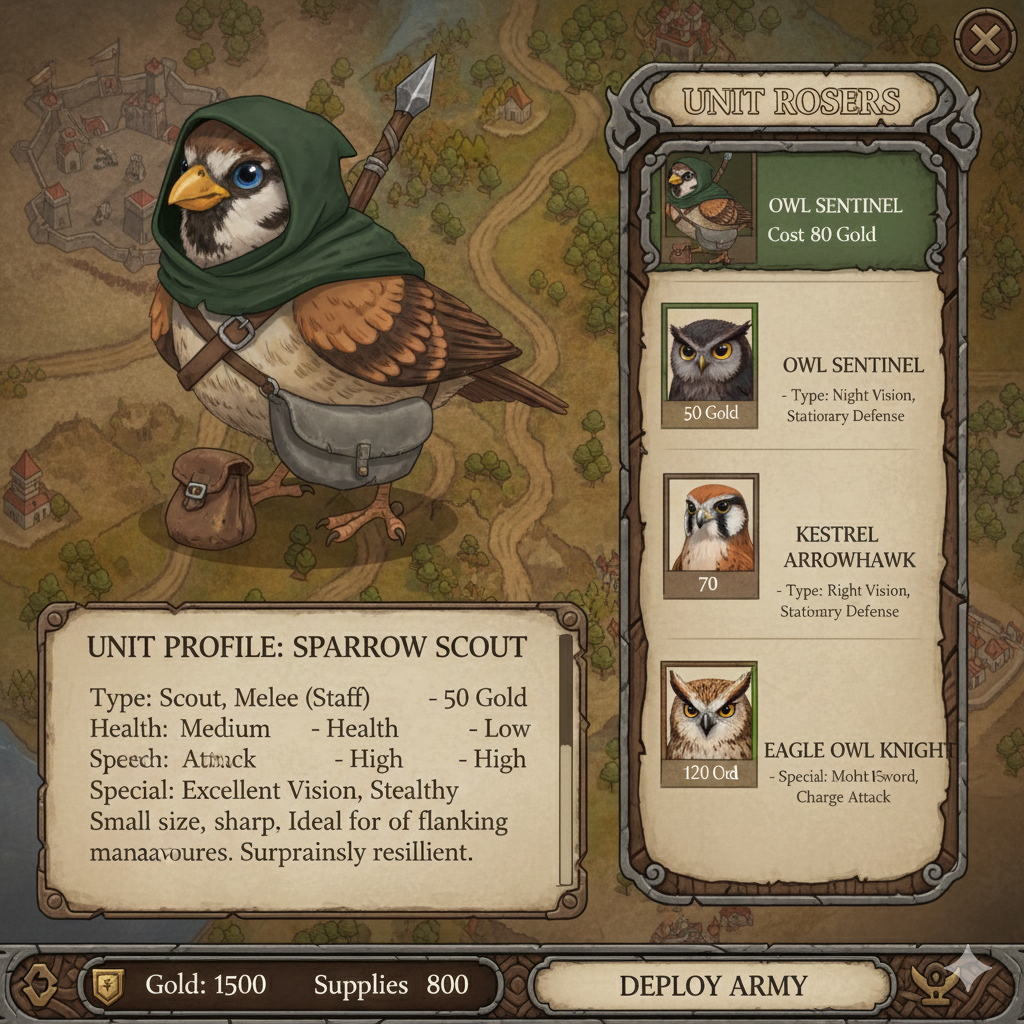Deploy the army
The image size is (1024, 1024).
[x=712, y=986]
